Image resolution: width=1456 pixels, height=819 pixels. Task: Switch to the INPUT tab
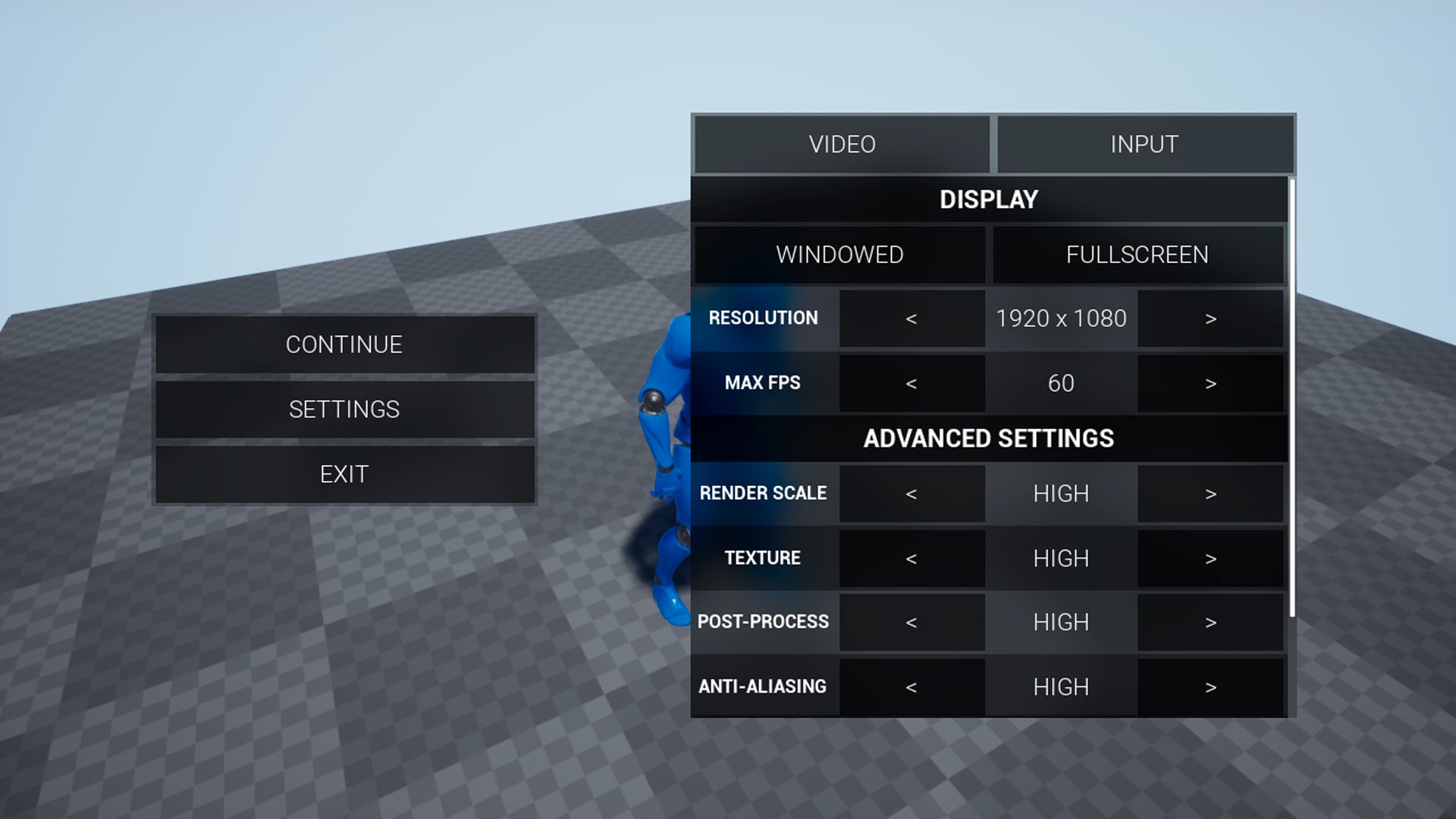(x=1144, y=143)
